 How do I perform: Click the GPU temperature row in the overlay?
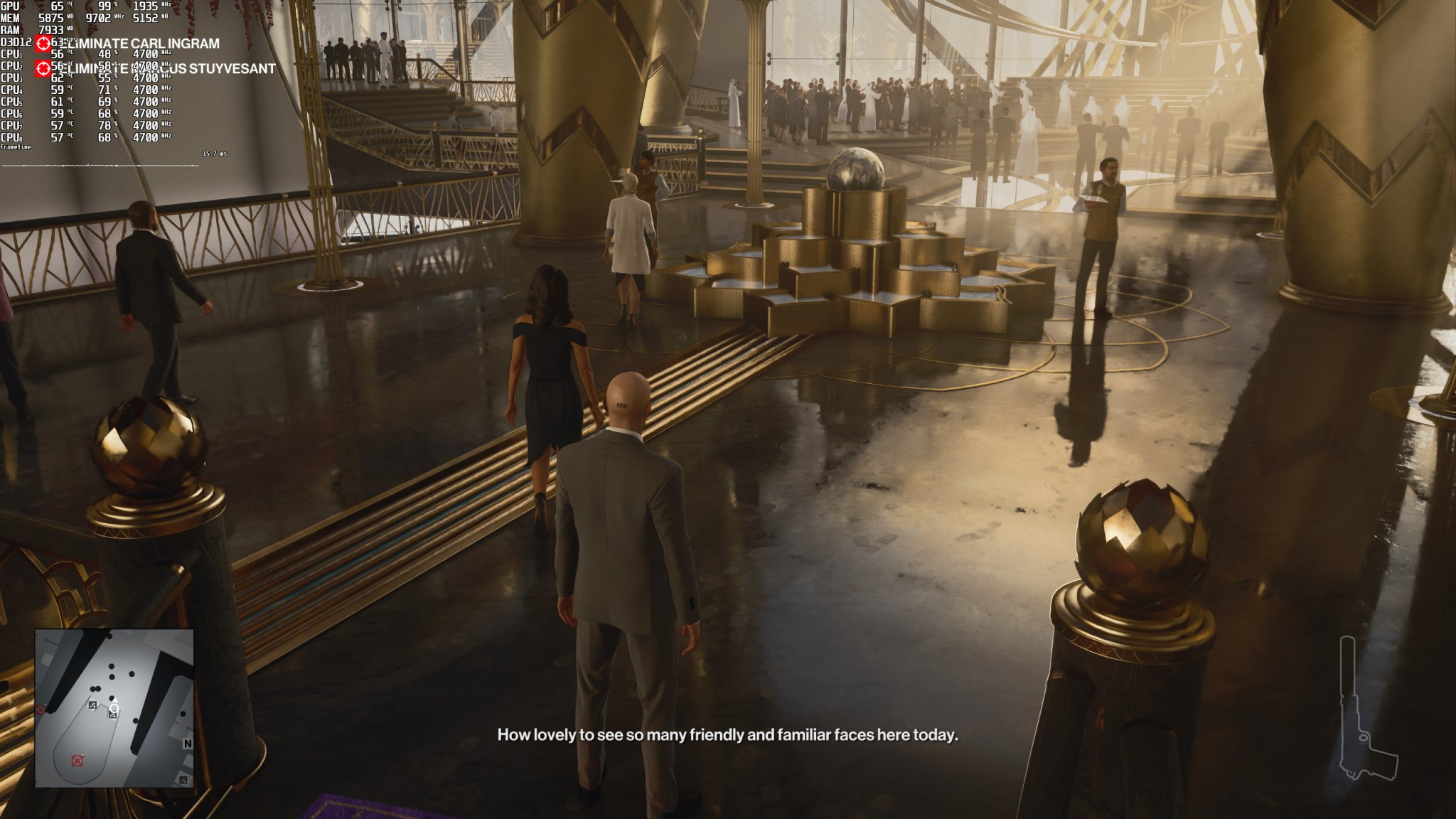coord(57,6)
